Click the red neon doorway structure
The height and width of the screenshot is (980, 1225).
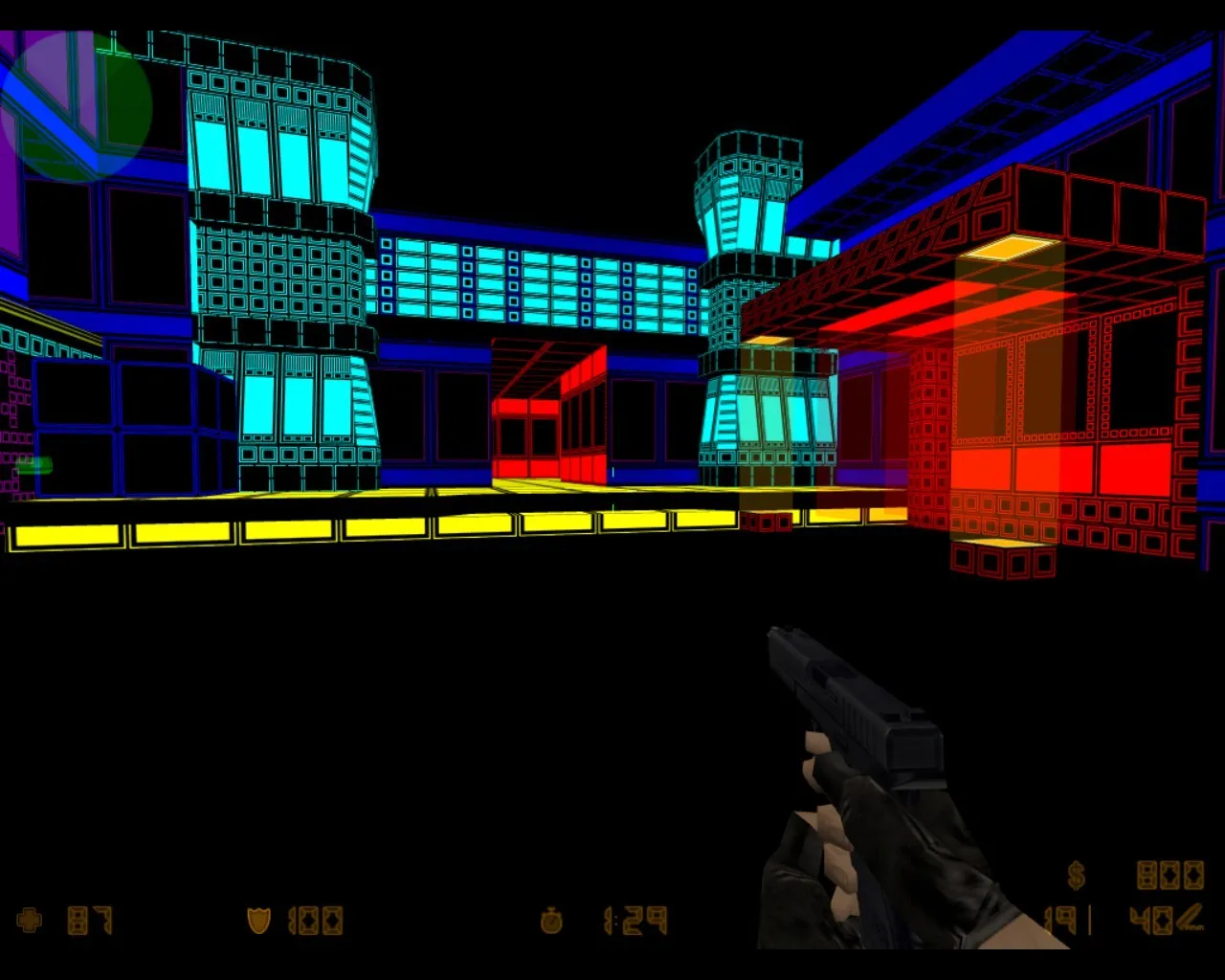[547, 412]
